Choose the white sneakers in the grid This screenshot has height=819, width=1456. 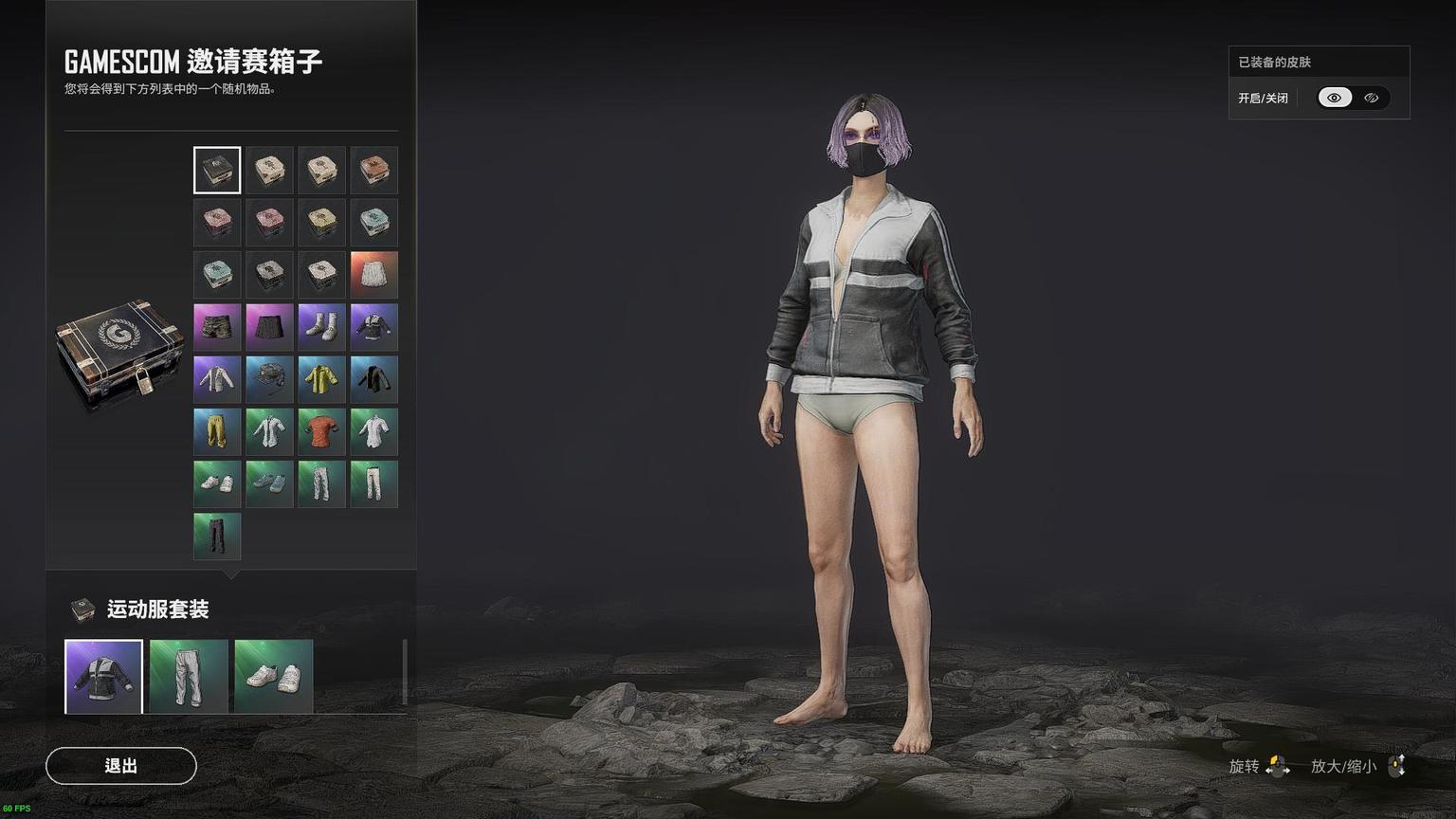pyautogui.click(x=217, y=483)
